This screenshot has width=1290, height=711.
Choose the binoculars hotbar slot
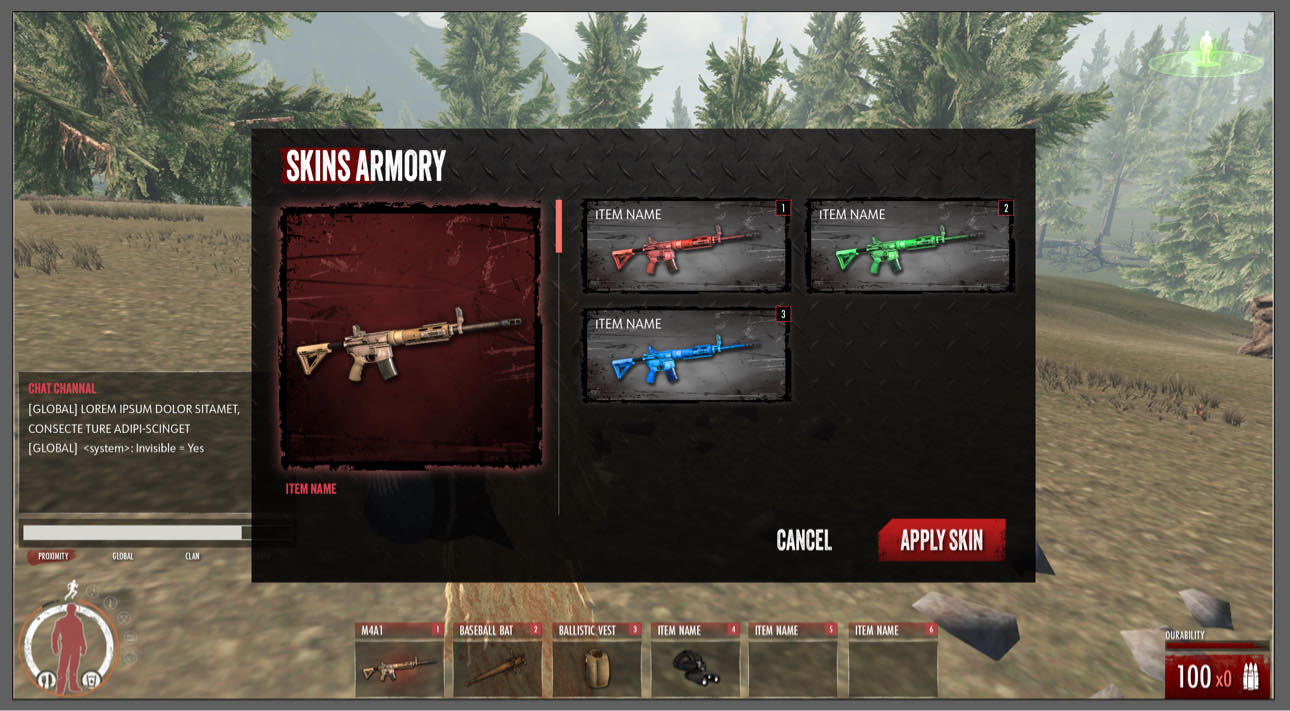(x=694, y=659)
